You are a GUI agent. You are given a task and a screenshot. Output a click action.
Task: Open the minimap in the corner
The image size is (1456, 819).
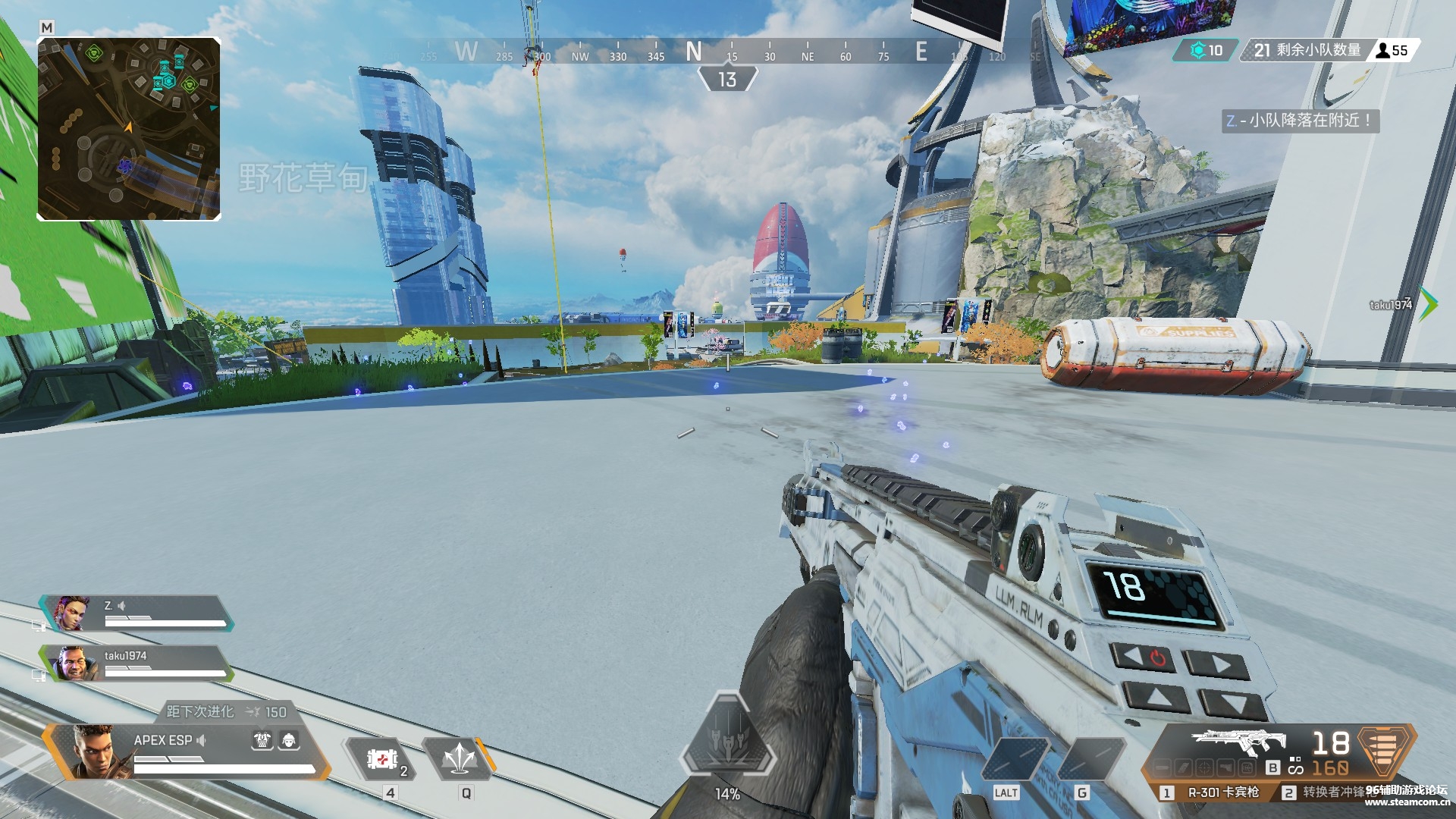129,129
